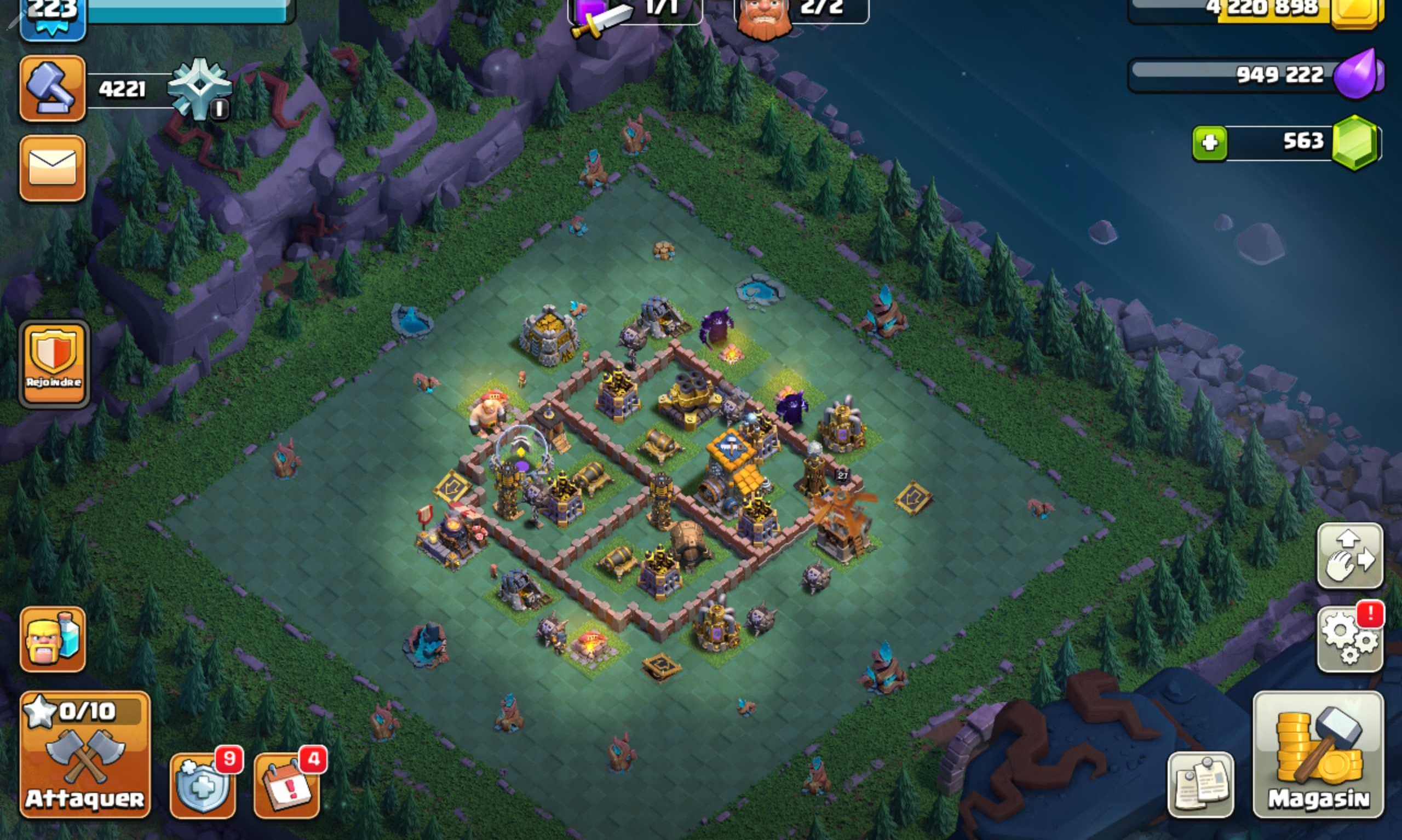Click the level 223 experience badge

(53, 17)
